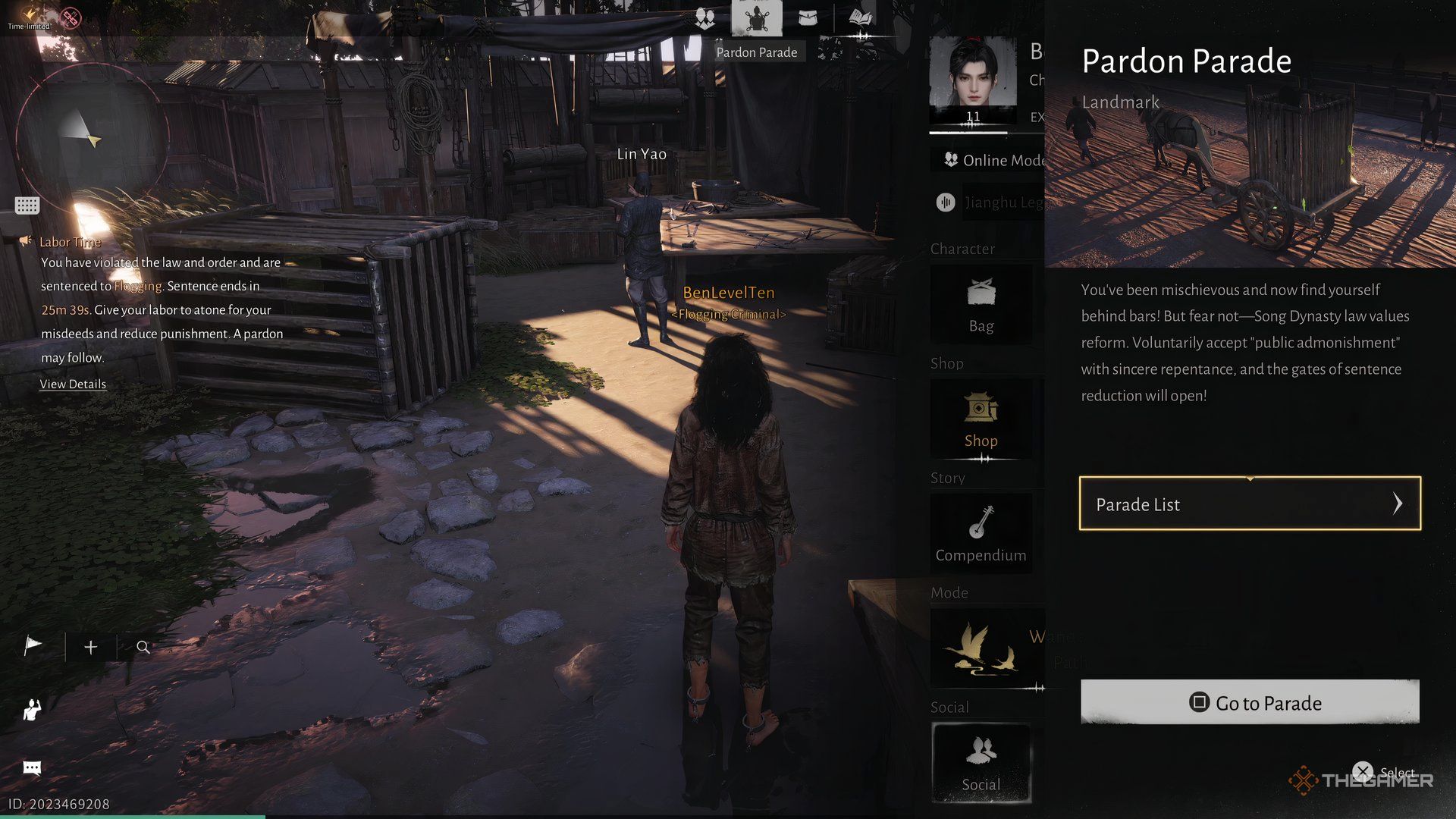Screen dimensions: 1456x819
Task: Open the Compendium menu tile
Action: pos(981,534)
